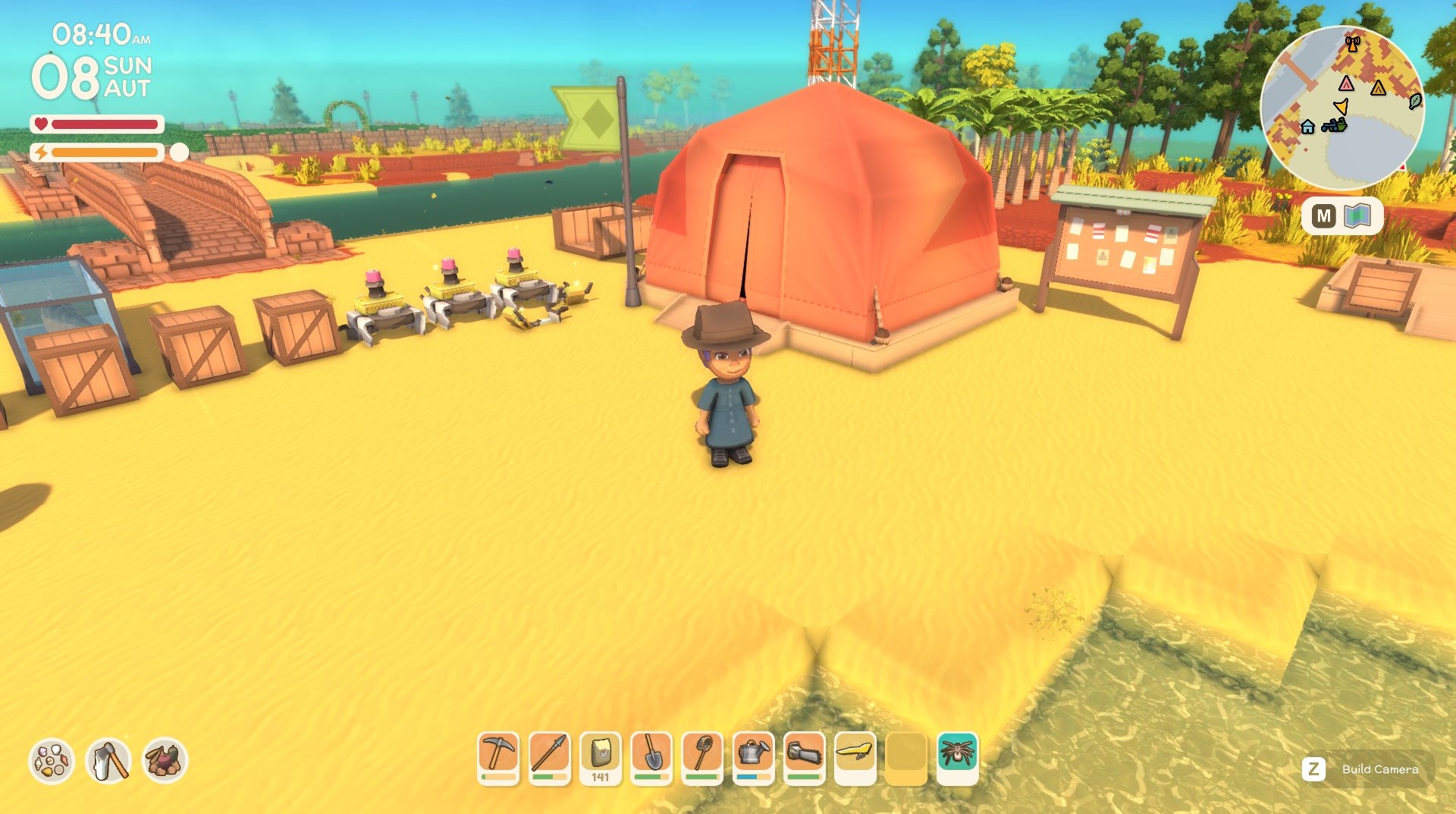Open the campfire food icon
The width and height of the screenshot is (1456, 814).
coord(165,760)
